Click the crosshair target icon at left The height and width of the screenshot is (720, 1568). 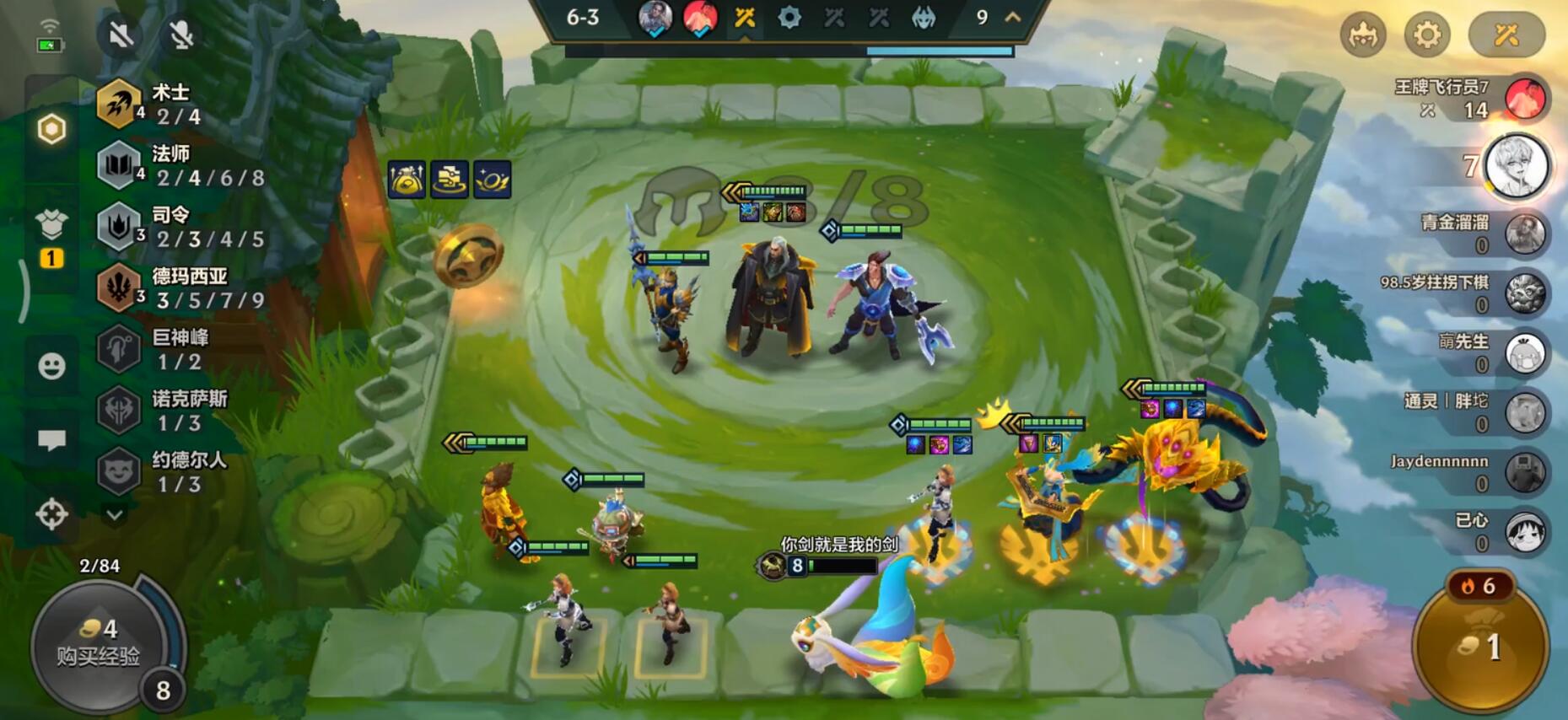click(x=51, y=513)
